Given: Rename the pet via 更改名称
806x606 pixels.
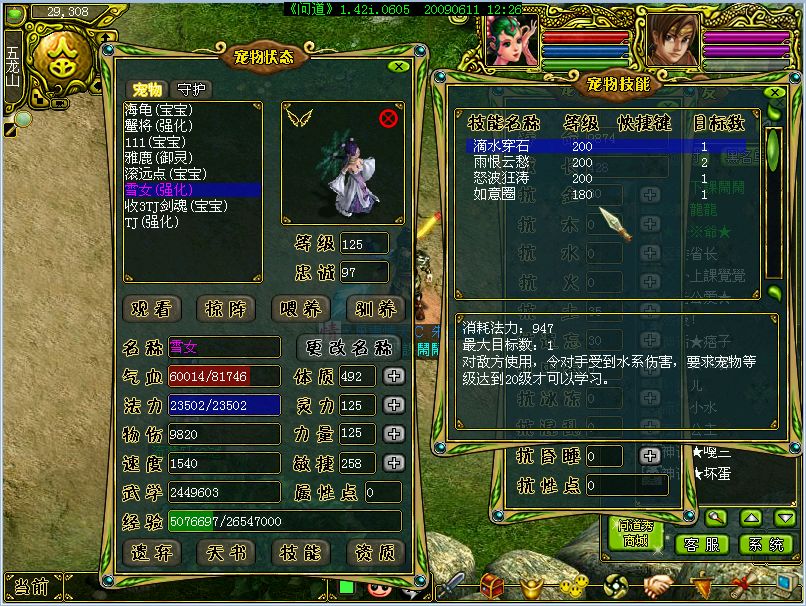Looking at the screenshot, I should point(350,348).
